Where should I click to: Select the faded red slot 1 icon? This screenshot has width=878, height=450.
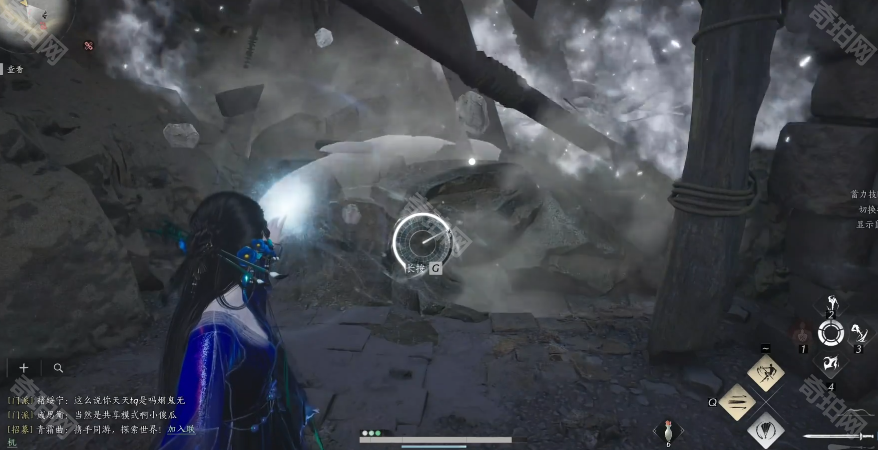pyautogui.click(x=801, y=333)
